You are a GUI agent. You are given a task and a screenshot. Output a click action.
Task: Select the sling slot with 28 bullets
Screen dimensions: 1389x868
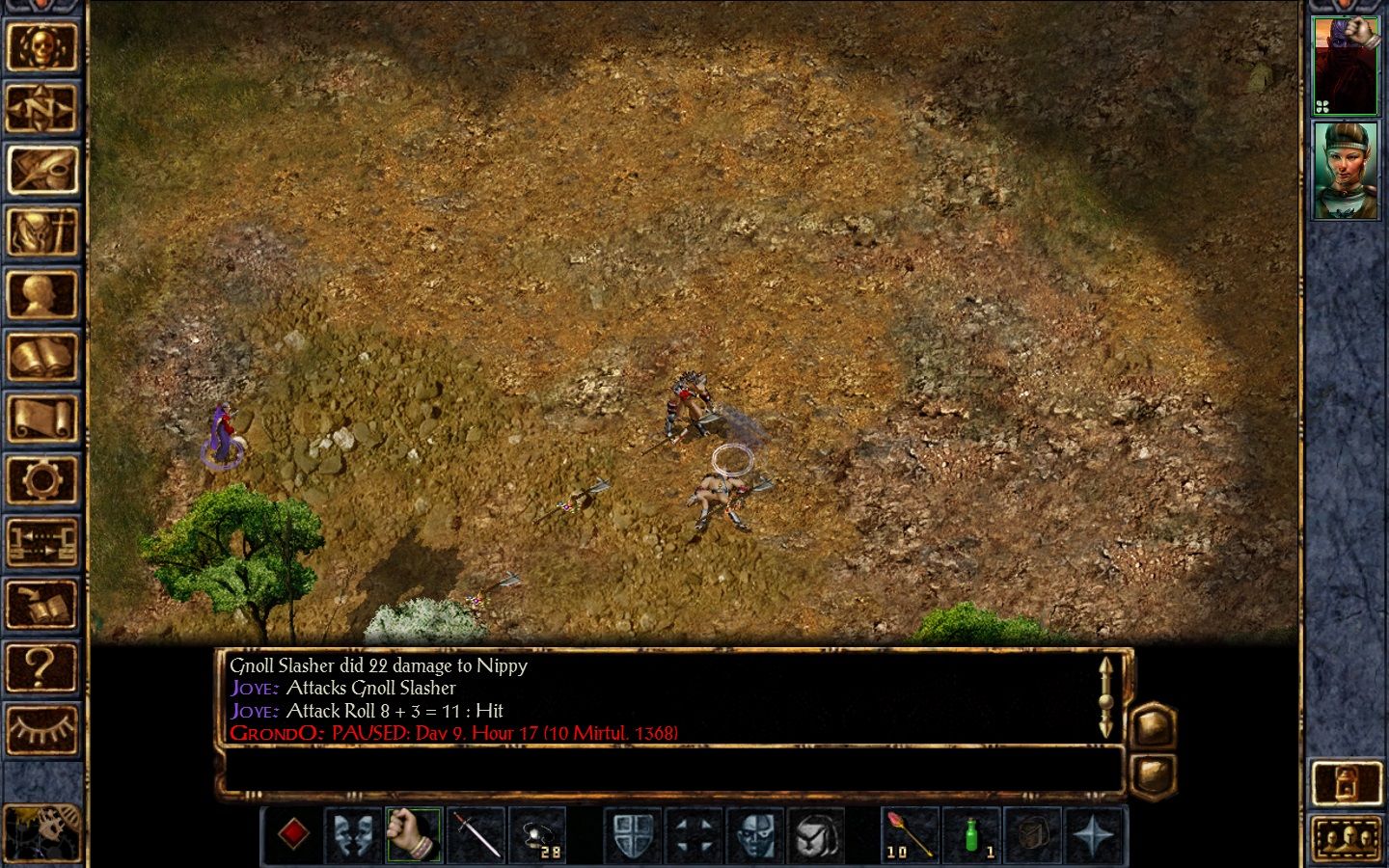(537, 833)
